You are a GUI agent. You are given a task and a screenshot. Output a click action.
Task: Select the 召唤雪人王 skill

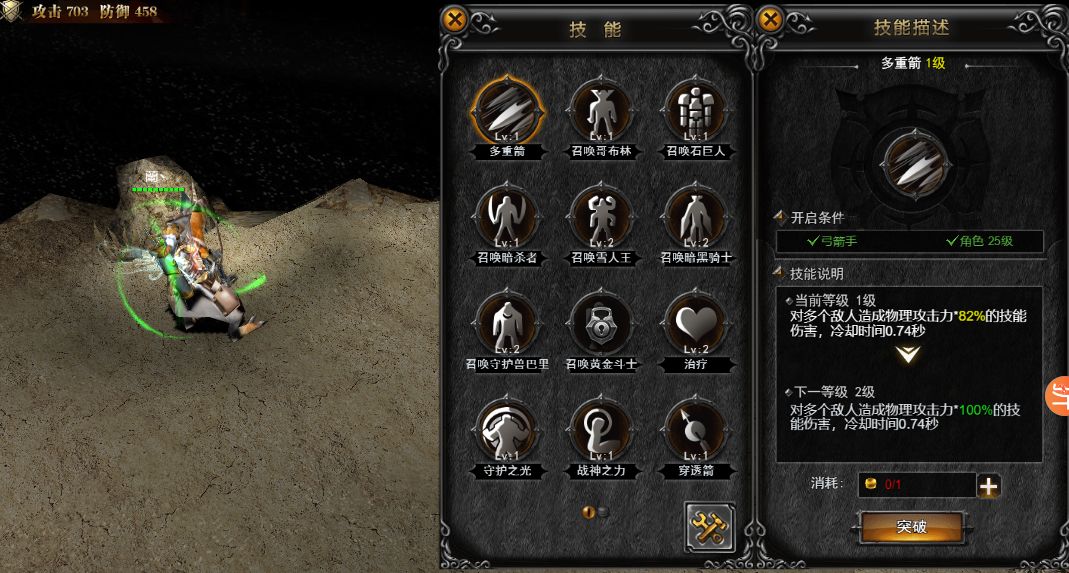click(601, 217)
